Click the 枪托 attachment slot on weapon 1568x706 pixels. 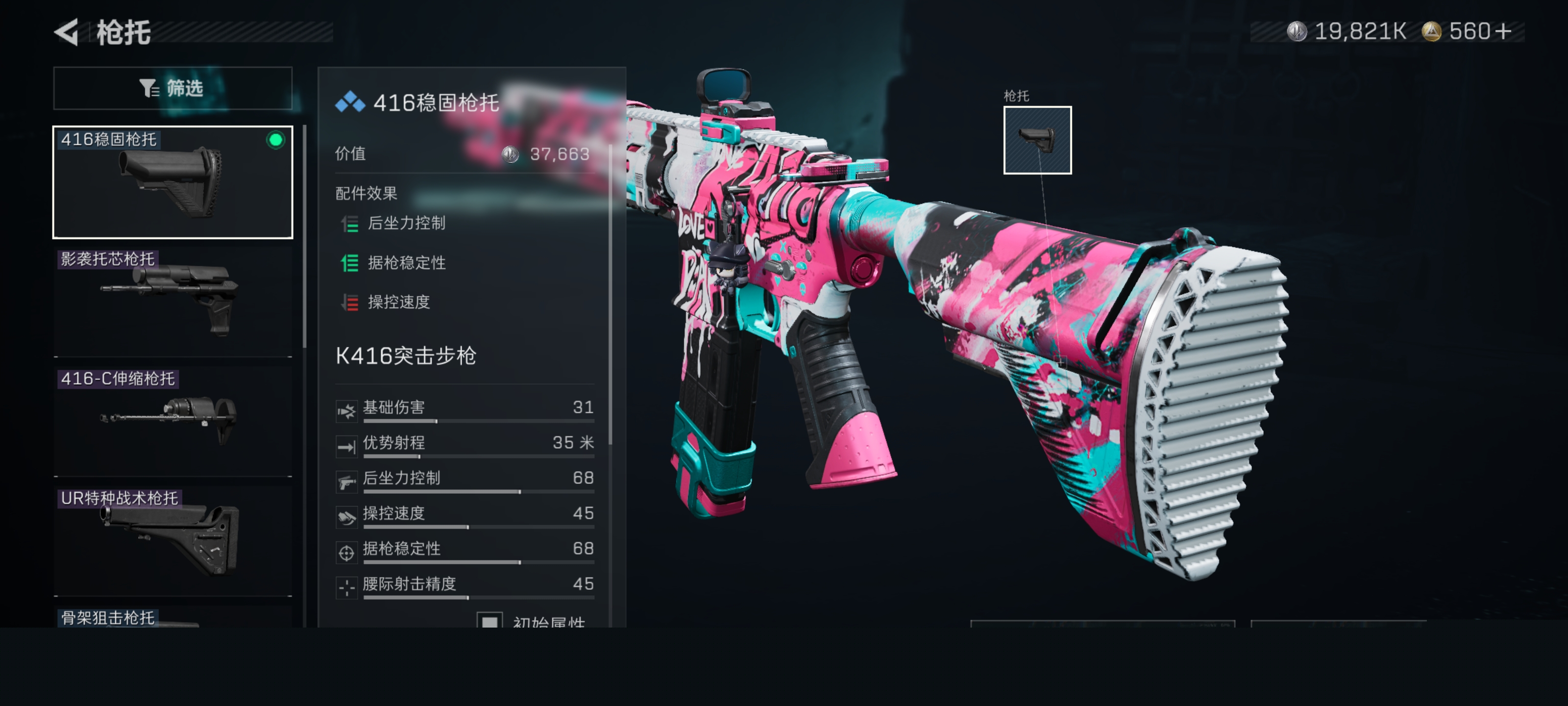coord(1037,140)
